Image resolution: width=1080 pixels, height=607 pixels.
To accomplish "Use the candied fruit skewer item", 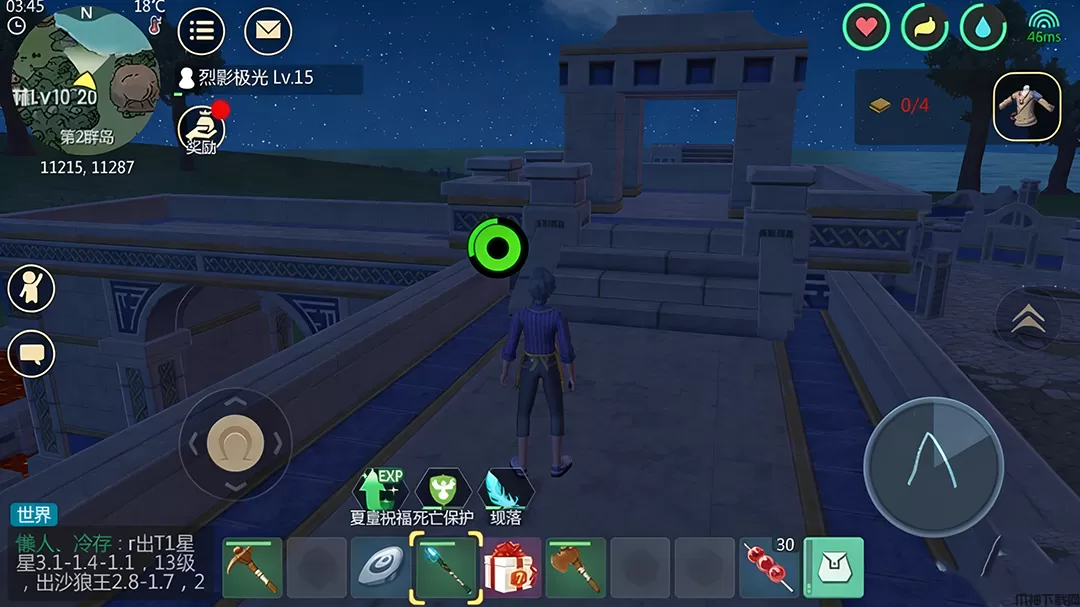I will pos(770,568).
